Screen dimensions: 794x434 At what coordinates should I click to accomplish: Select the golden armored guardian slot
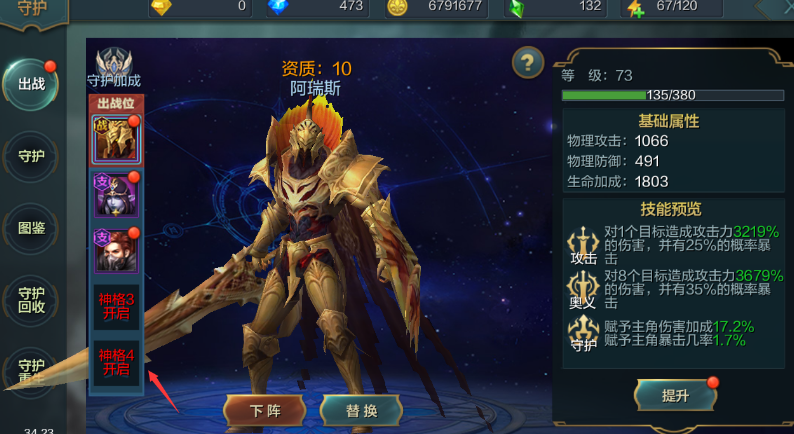(115, 140)
